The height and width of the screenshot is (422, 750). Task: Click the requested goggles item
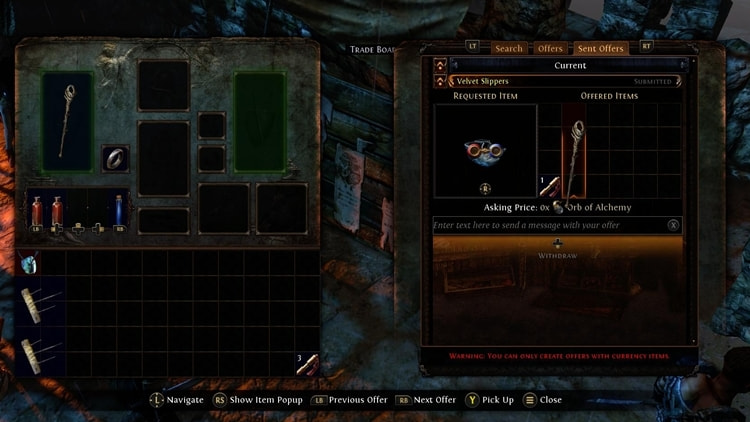(484, 150)
